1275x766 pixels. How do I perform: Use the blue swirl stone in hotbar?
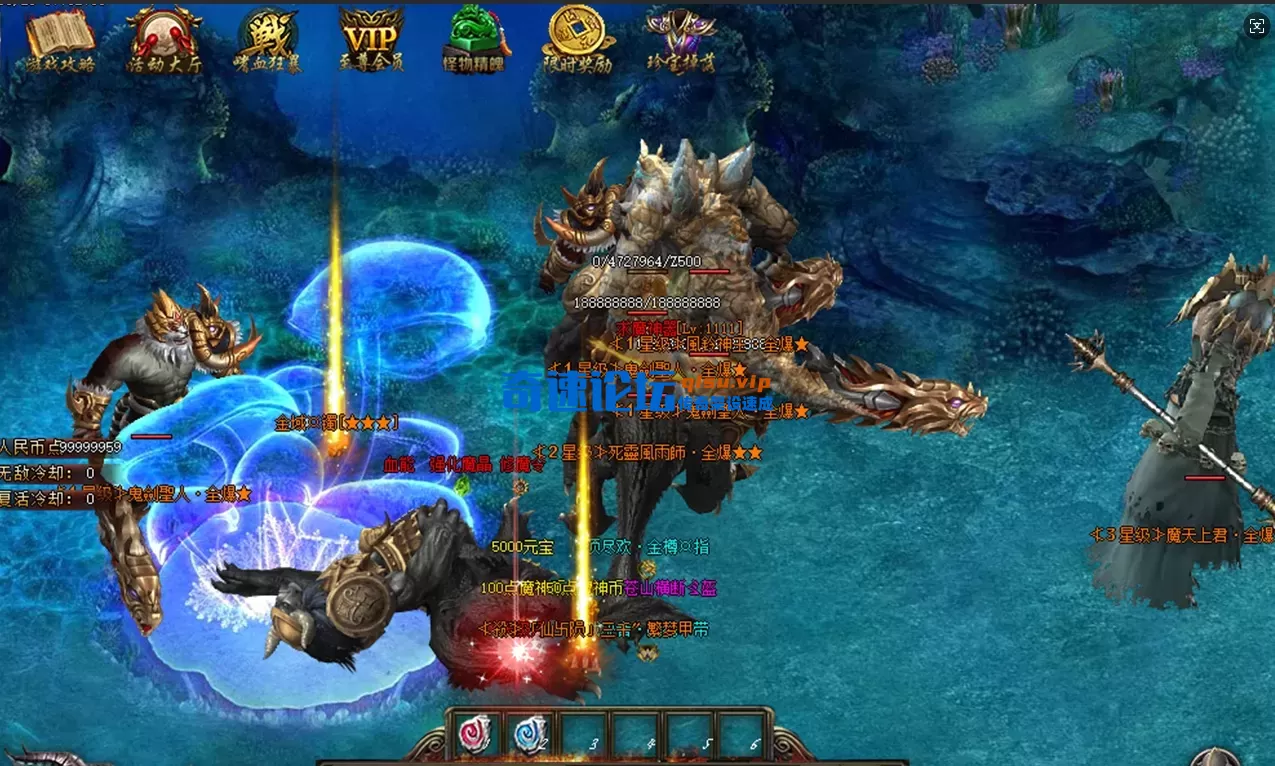[x=530, y=735]
